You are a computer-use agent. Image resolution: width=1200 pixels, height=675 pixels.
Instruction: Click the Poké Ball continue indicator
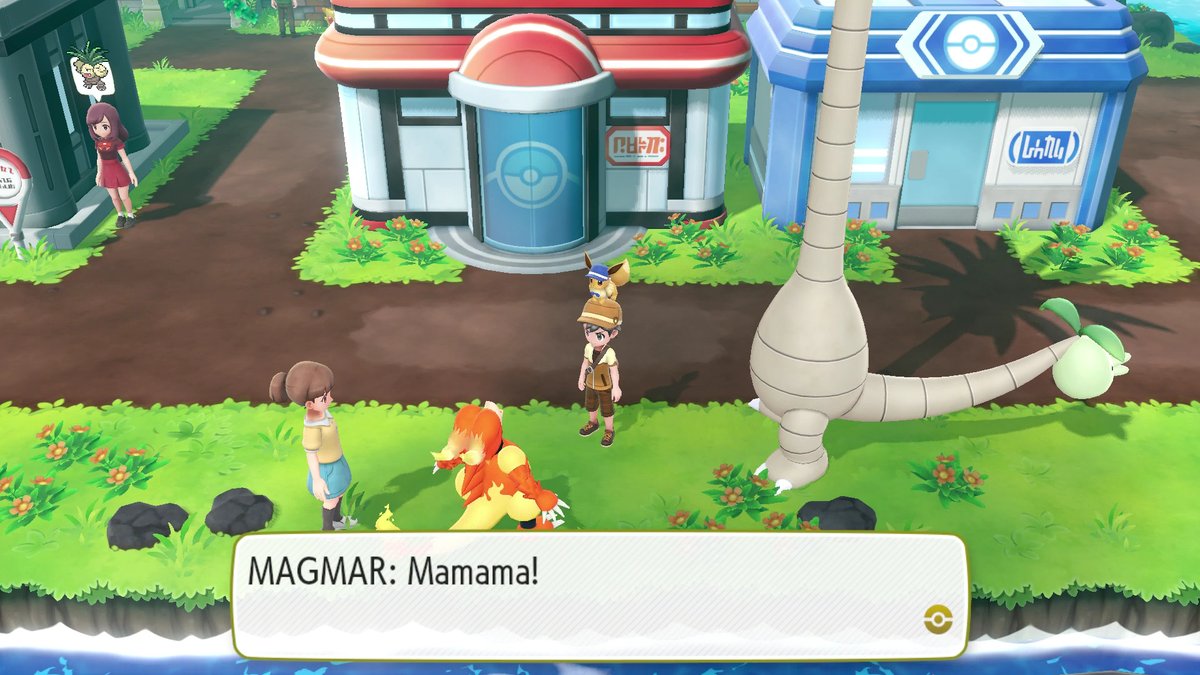938,620
